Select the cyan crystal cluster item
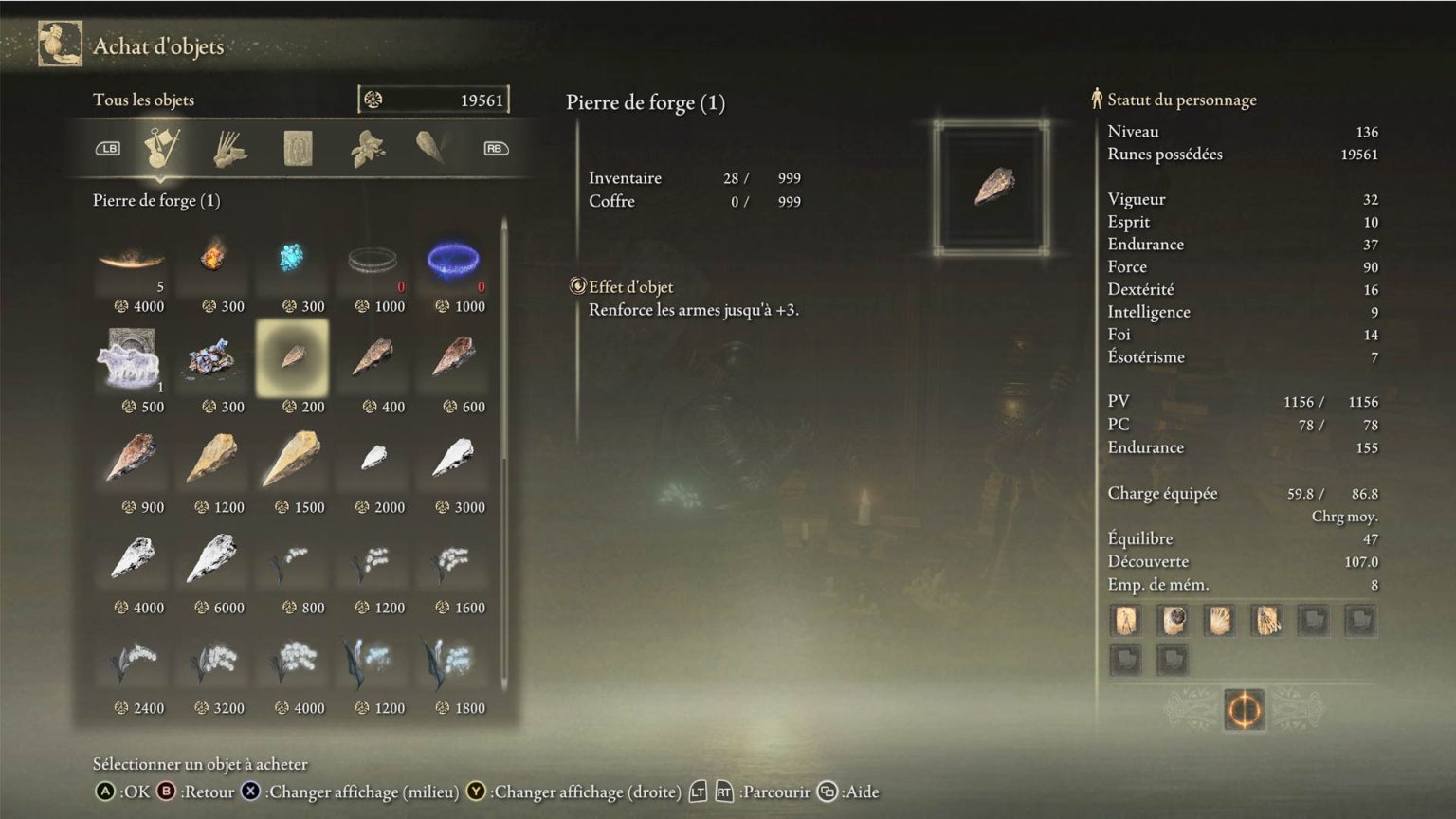 [293, 258]
